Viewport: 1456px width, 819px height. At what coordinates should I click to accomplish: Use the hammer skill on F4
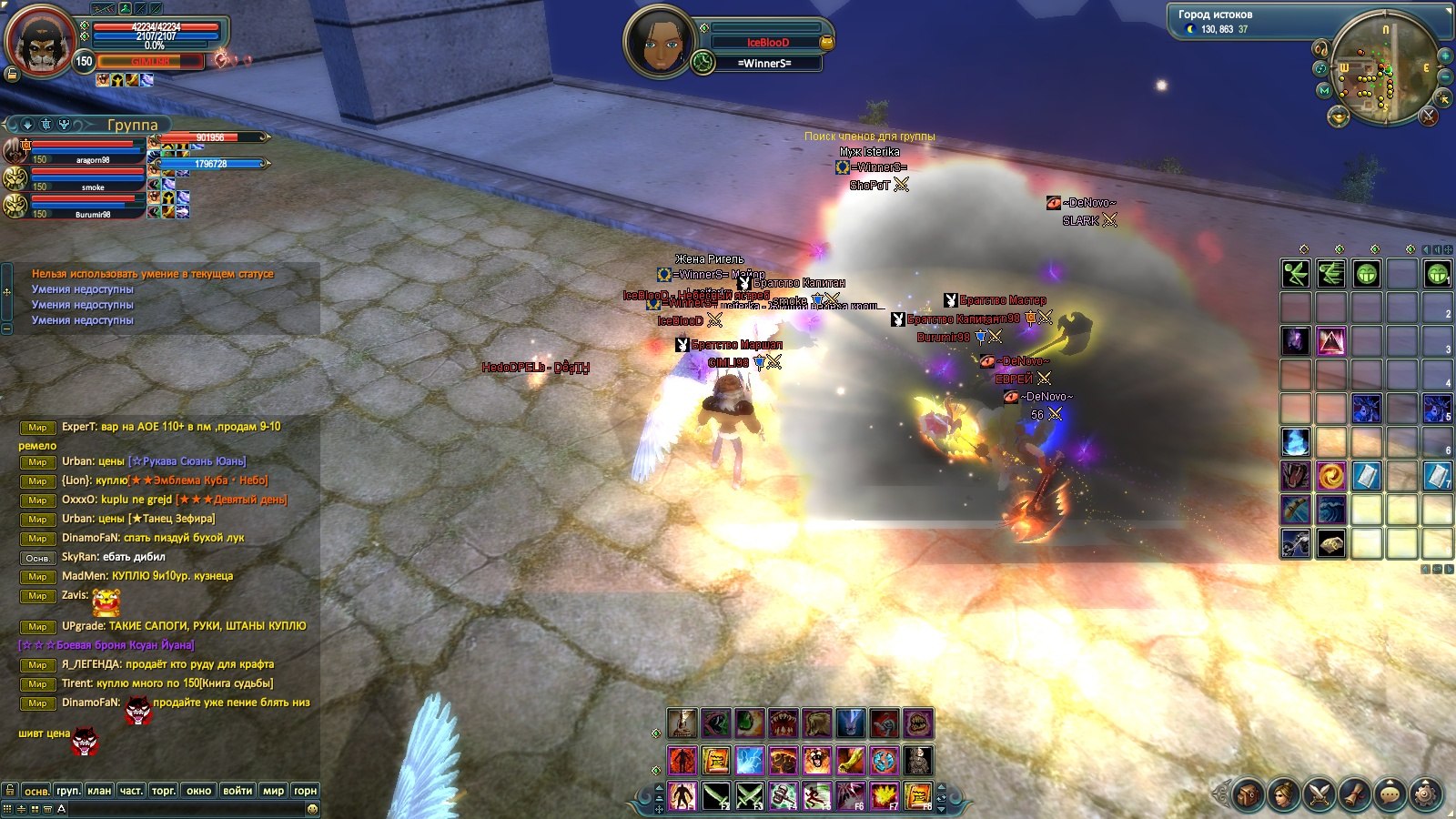[783, 795]
